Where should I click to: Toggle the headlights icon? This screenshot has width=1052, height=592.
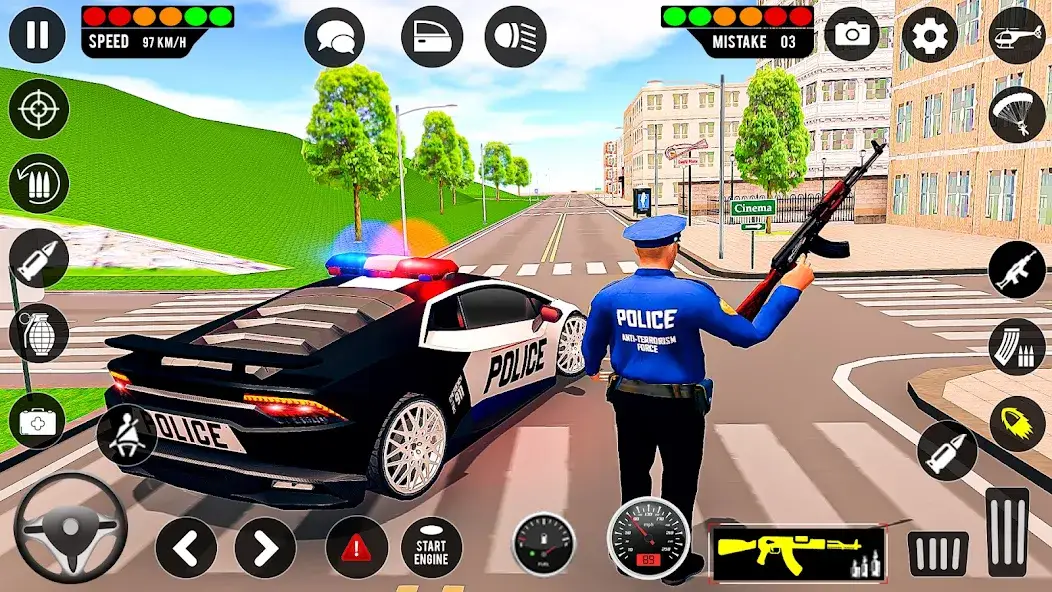(515, 38)
